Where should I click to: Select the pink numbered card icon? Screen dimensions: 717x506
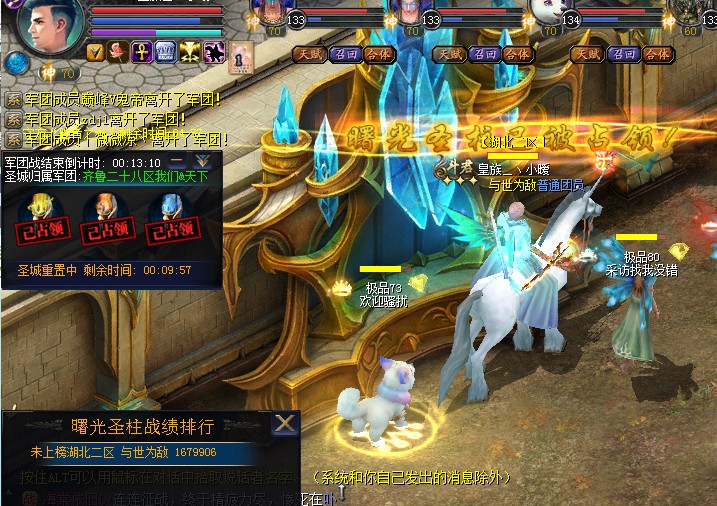point(240,59)
